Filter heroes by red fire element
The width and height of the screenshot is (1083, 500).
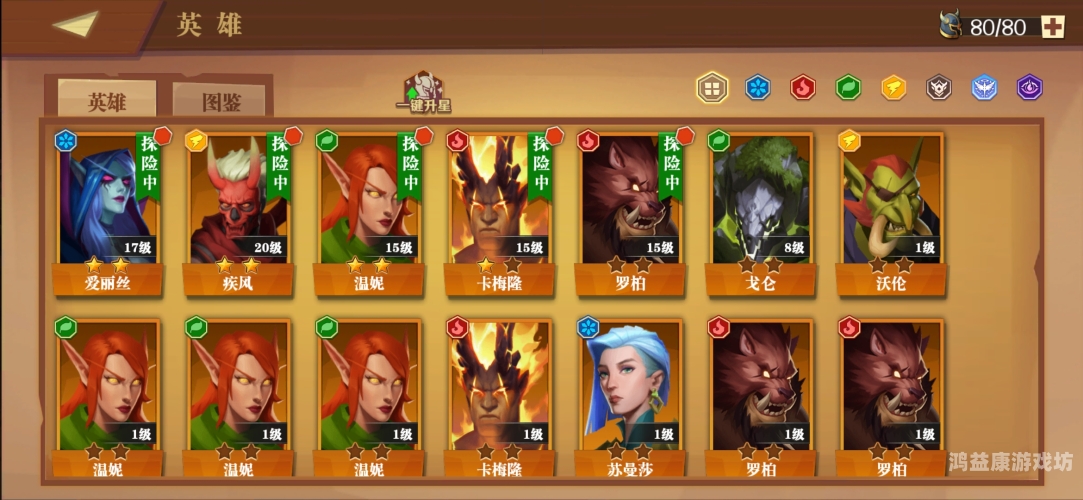[x=804, y=88]
